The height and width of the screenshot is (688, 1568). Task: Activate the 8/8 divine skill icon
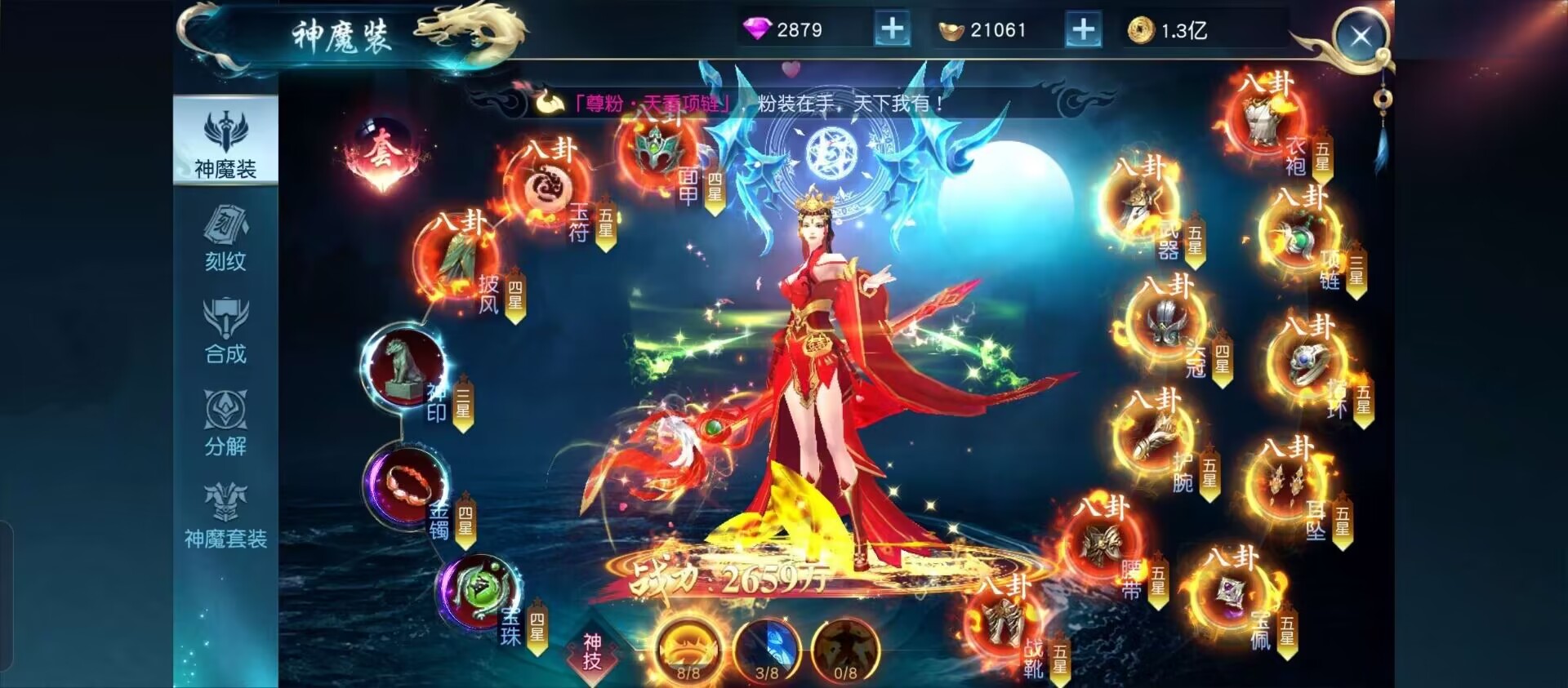coord(688,650)
